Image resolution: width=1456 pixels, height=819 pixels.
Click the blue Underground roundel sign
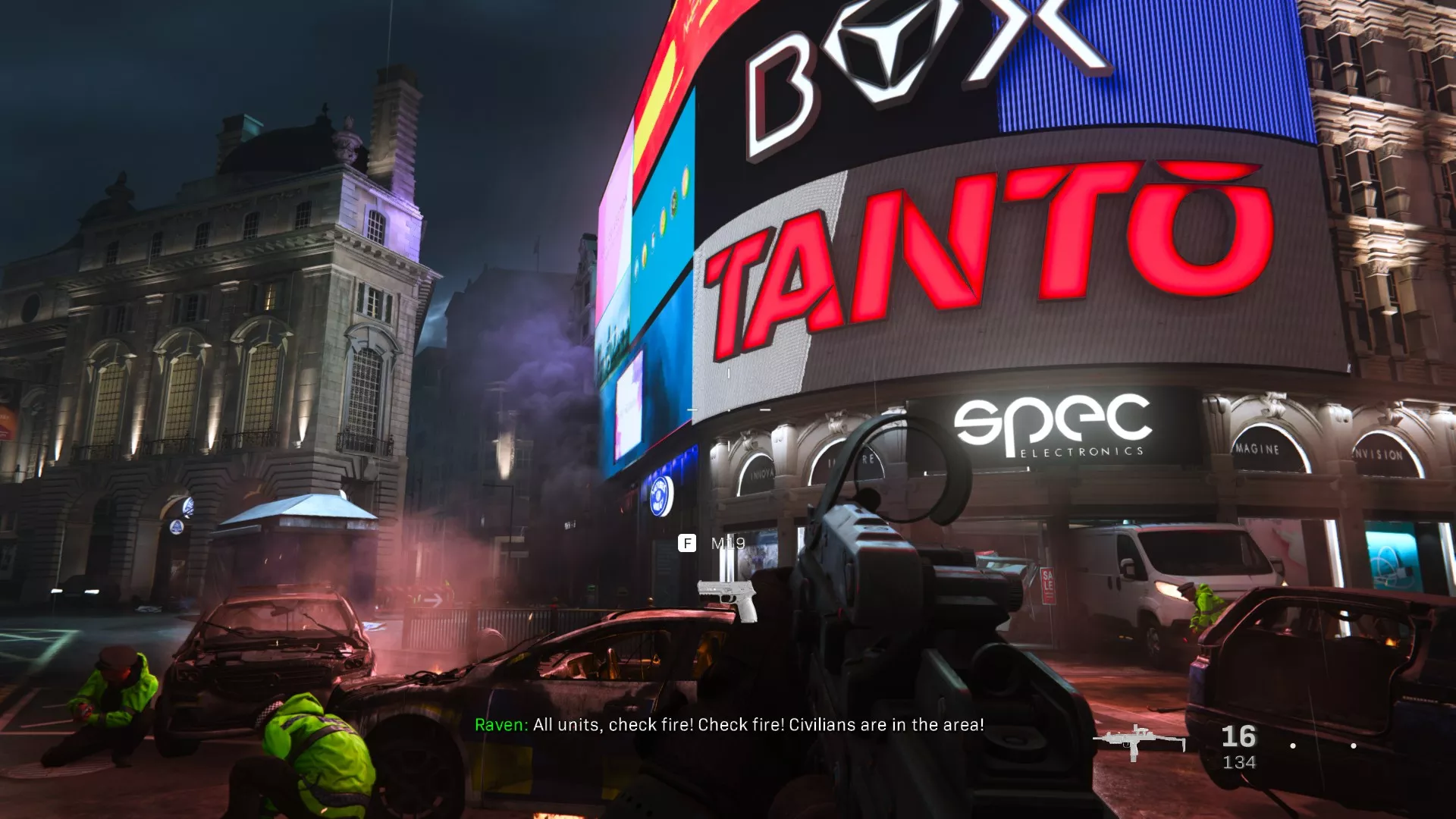[x=662, y=497]
